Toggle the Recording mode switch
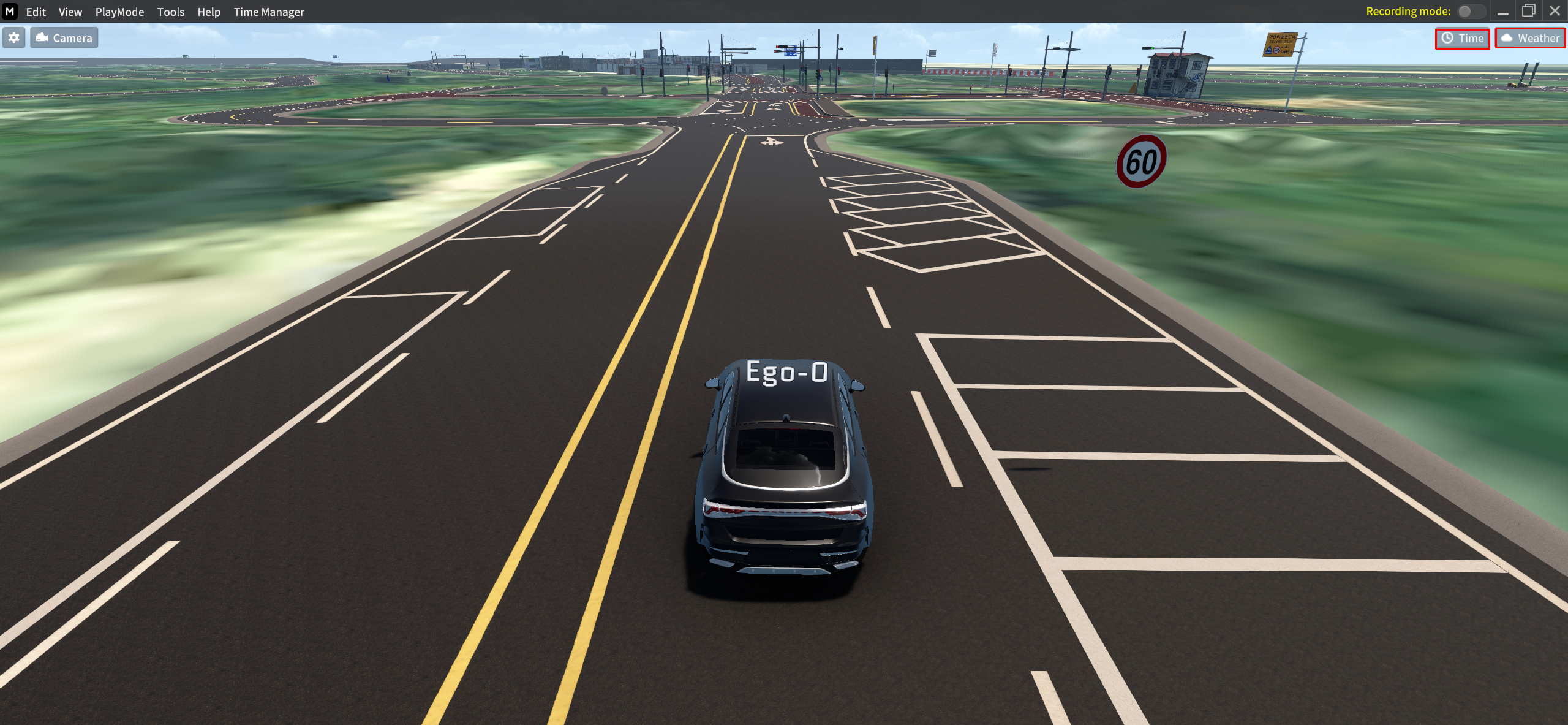 (x=1470, y=11)
